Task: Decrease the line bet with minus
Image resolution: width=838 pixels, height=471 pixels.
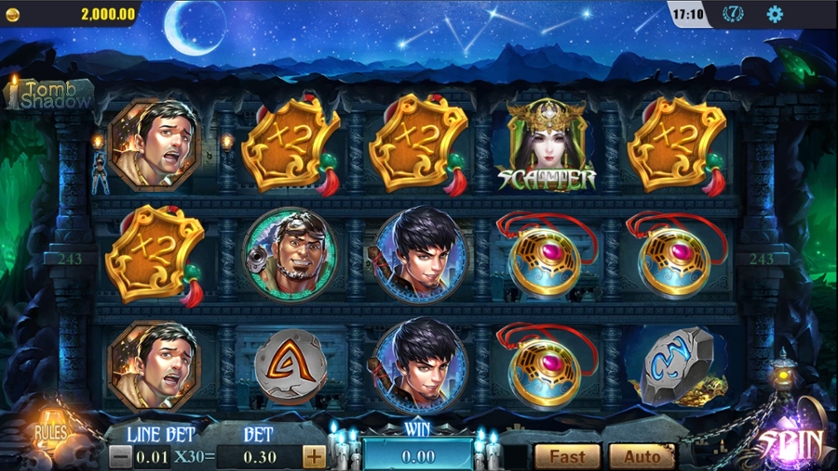Action: coord(120,457)
